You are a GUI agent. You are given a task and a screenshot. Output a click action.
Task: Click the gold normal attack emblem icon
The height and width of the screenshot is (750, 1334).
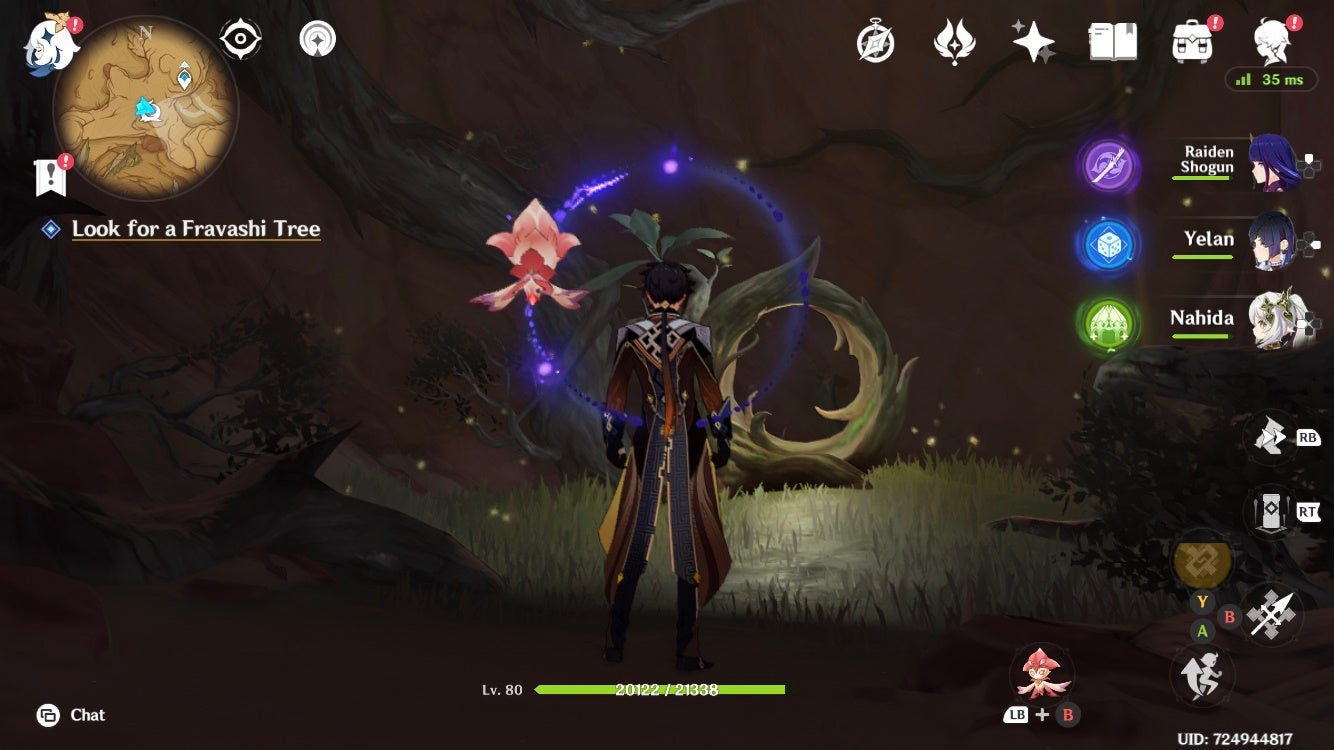pyautogui.click(x=1202, y=564)
